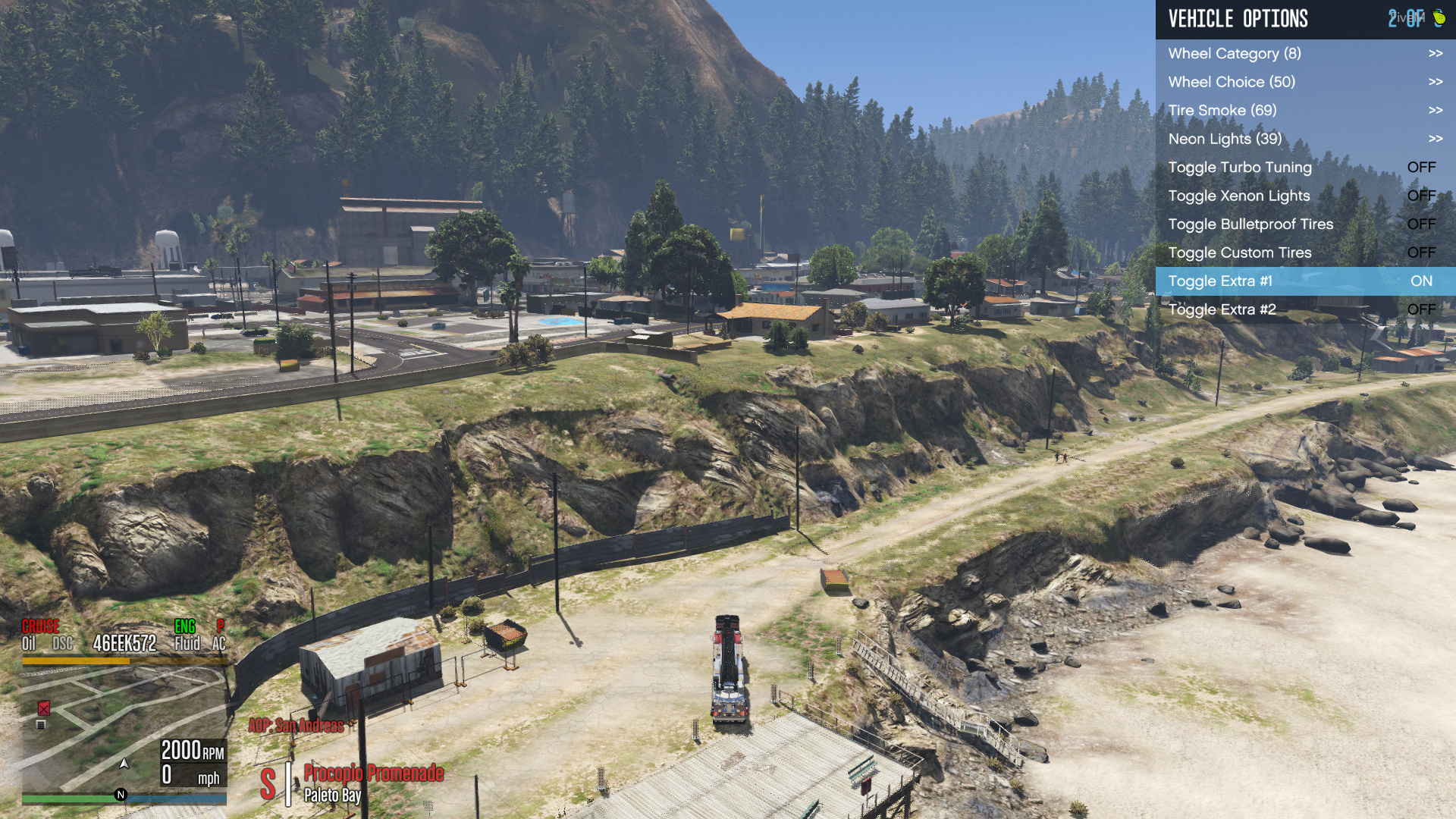Viewport: 1456px width, 819px height.
Task: Click the green ENG status indicator
Action: coord(184,627)
